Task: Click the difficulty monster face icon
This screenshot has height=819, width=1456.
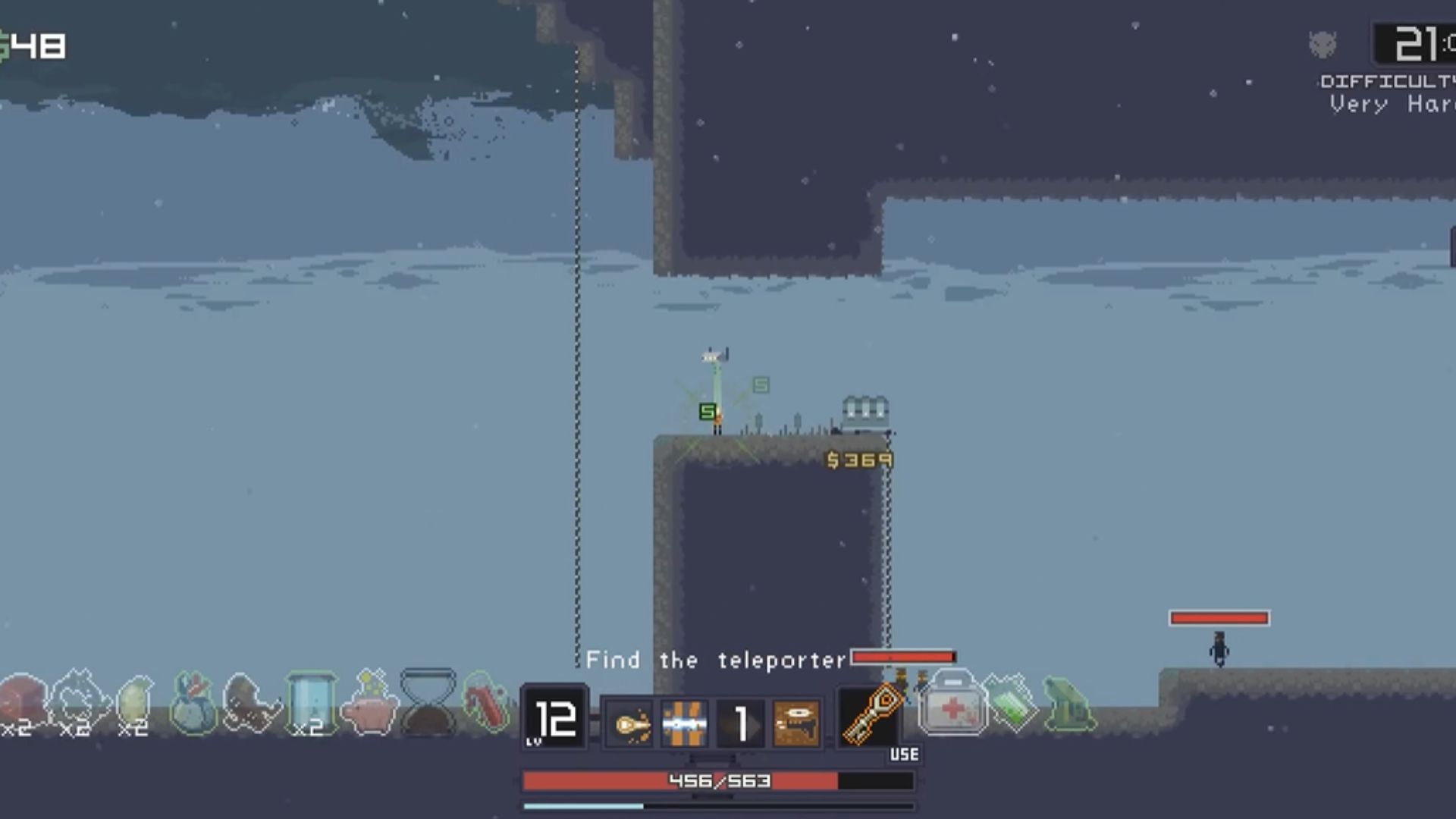Action: (x=1323, y=45)
